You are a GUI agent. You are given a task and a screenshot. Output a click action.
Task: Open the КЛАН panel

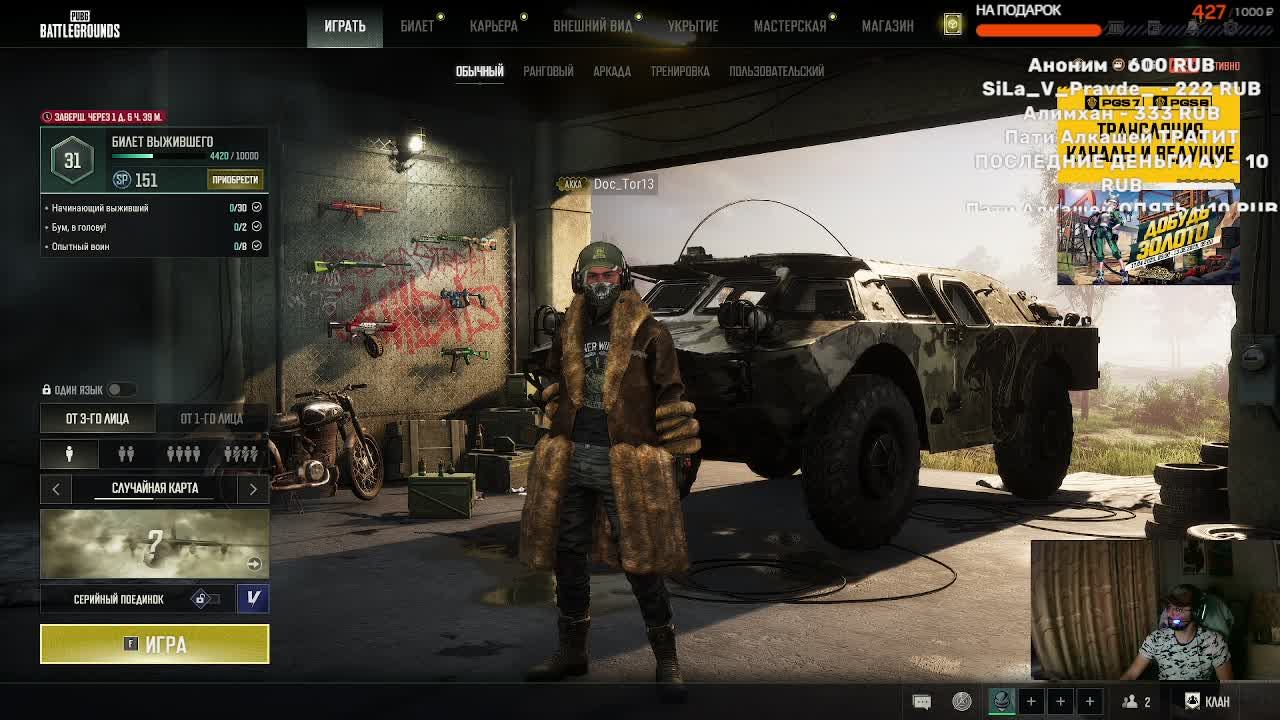click(1208, 701)
